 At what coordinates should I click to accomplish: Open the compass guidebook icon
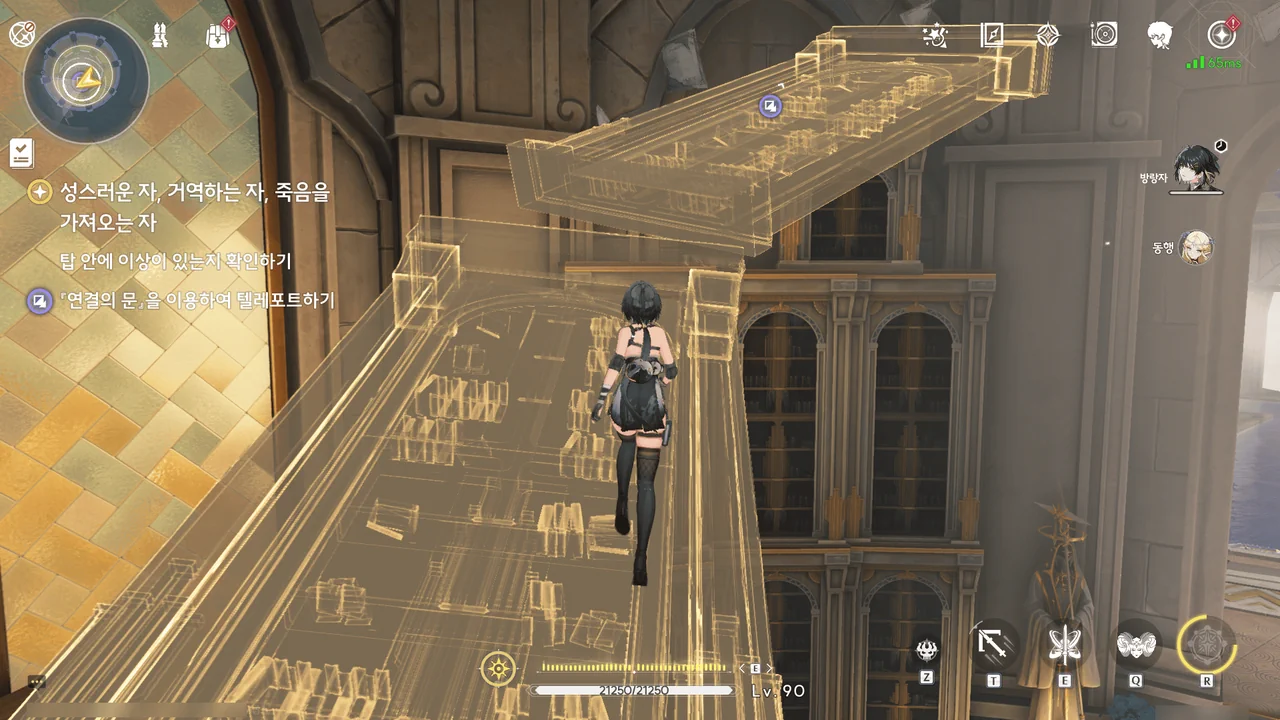click(x=991, y=36)
